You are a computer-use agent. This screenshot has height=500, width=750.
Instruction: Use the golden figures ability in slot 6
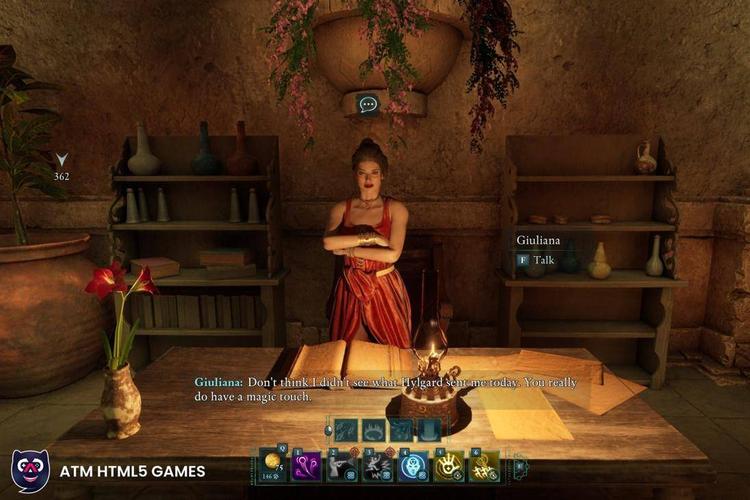click(485, 465)
